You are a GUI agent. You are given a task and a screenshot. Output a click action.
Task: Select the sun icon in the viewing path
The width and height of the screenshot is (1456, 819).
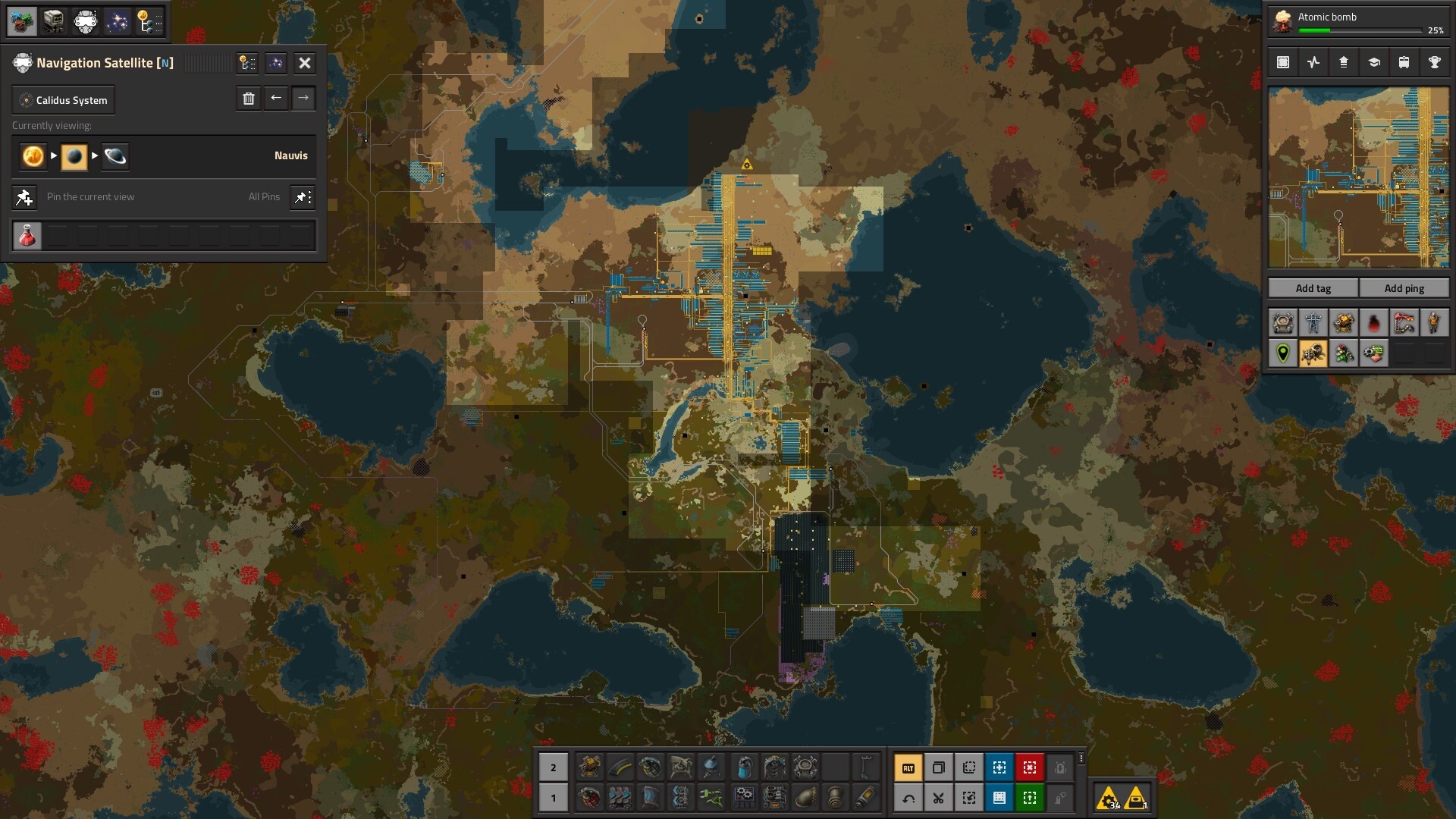[33, 156]
